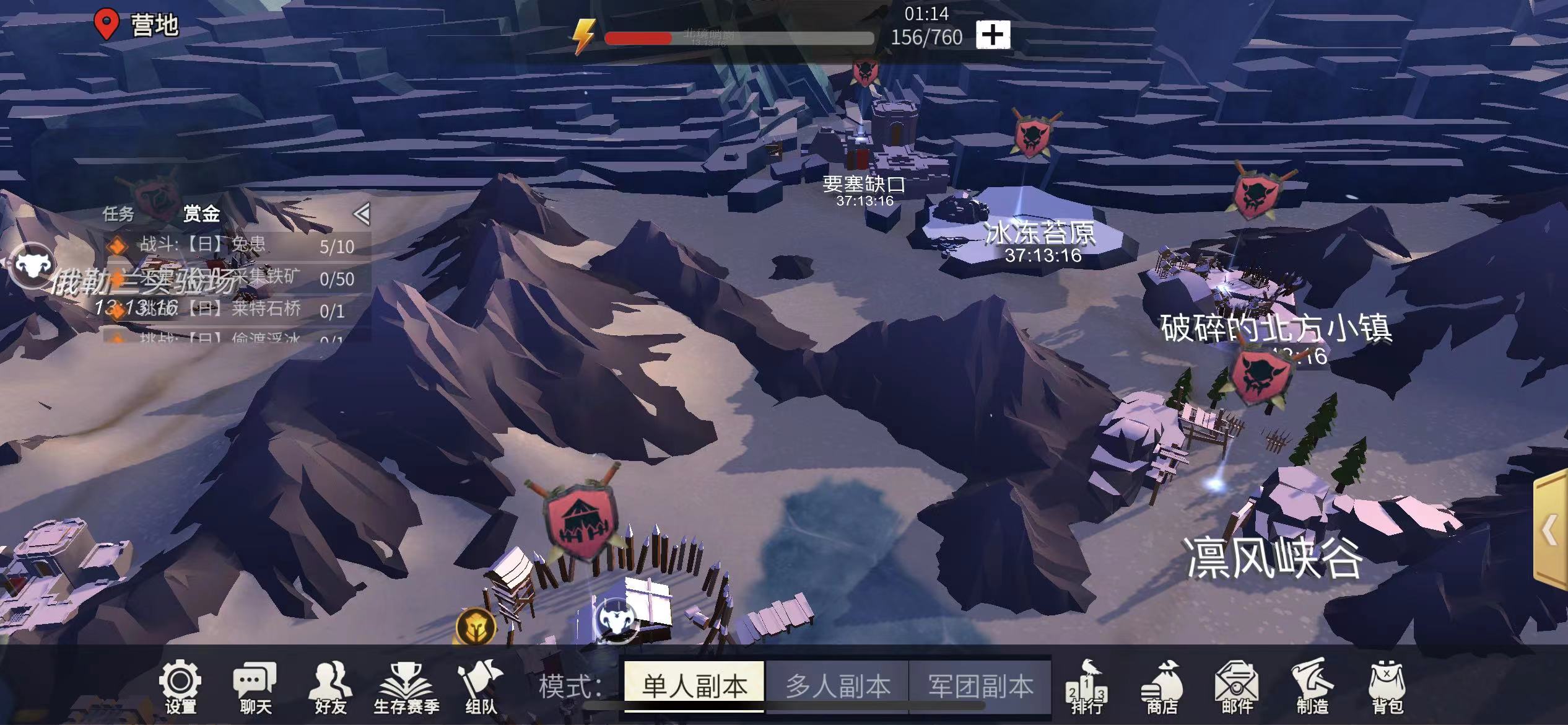Select the 冰冻苔原 map location
Image resolution: width=1568 pixels, height=725 pixels.
point(1040,234)
